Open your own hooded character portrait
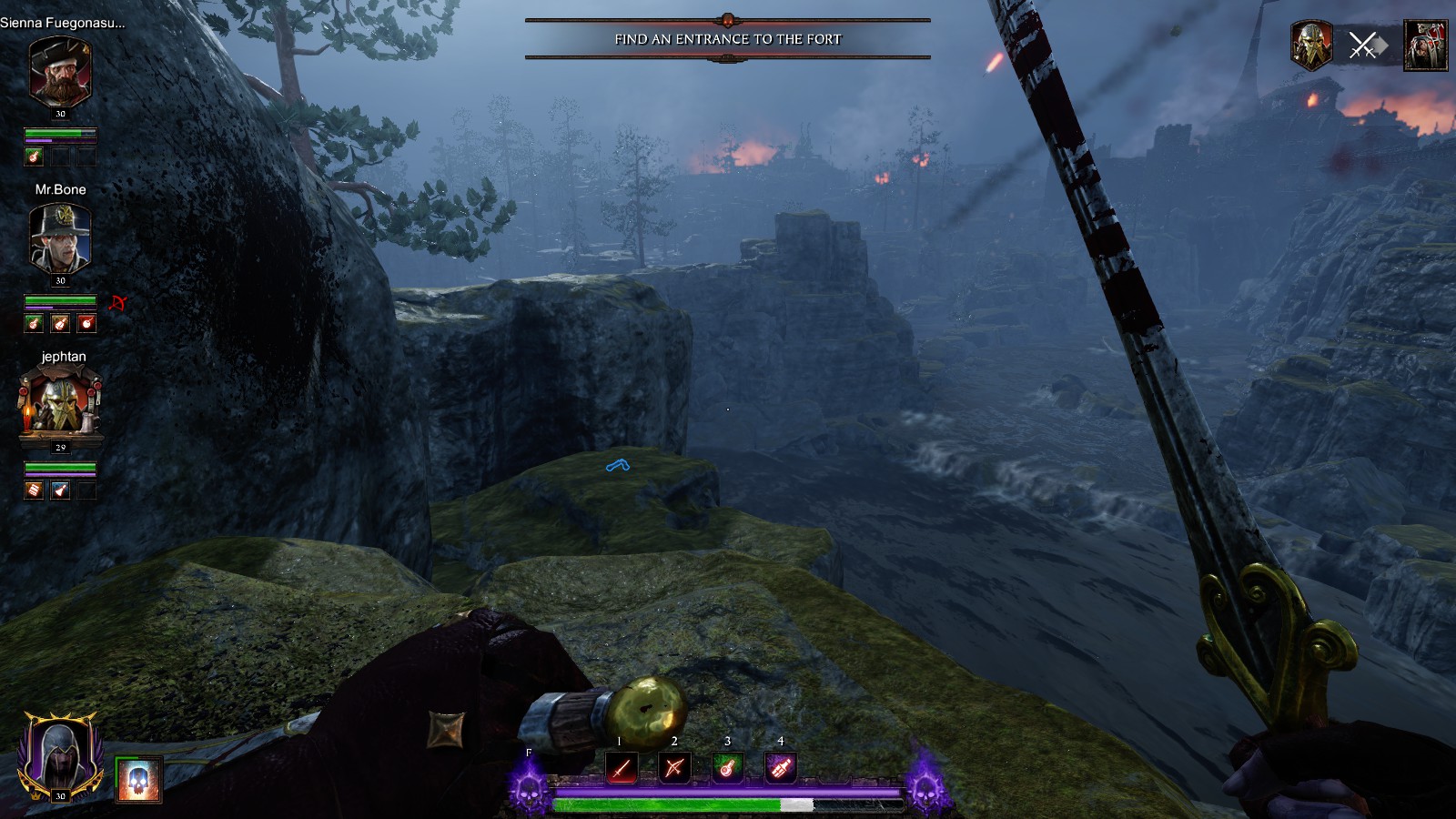This screenshot has width=1456, height=819. pyautogui.click(x=58, y=755)
